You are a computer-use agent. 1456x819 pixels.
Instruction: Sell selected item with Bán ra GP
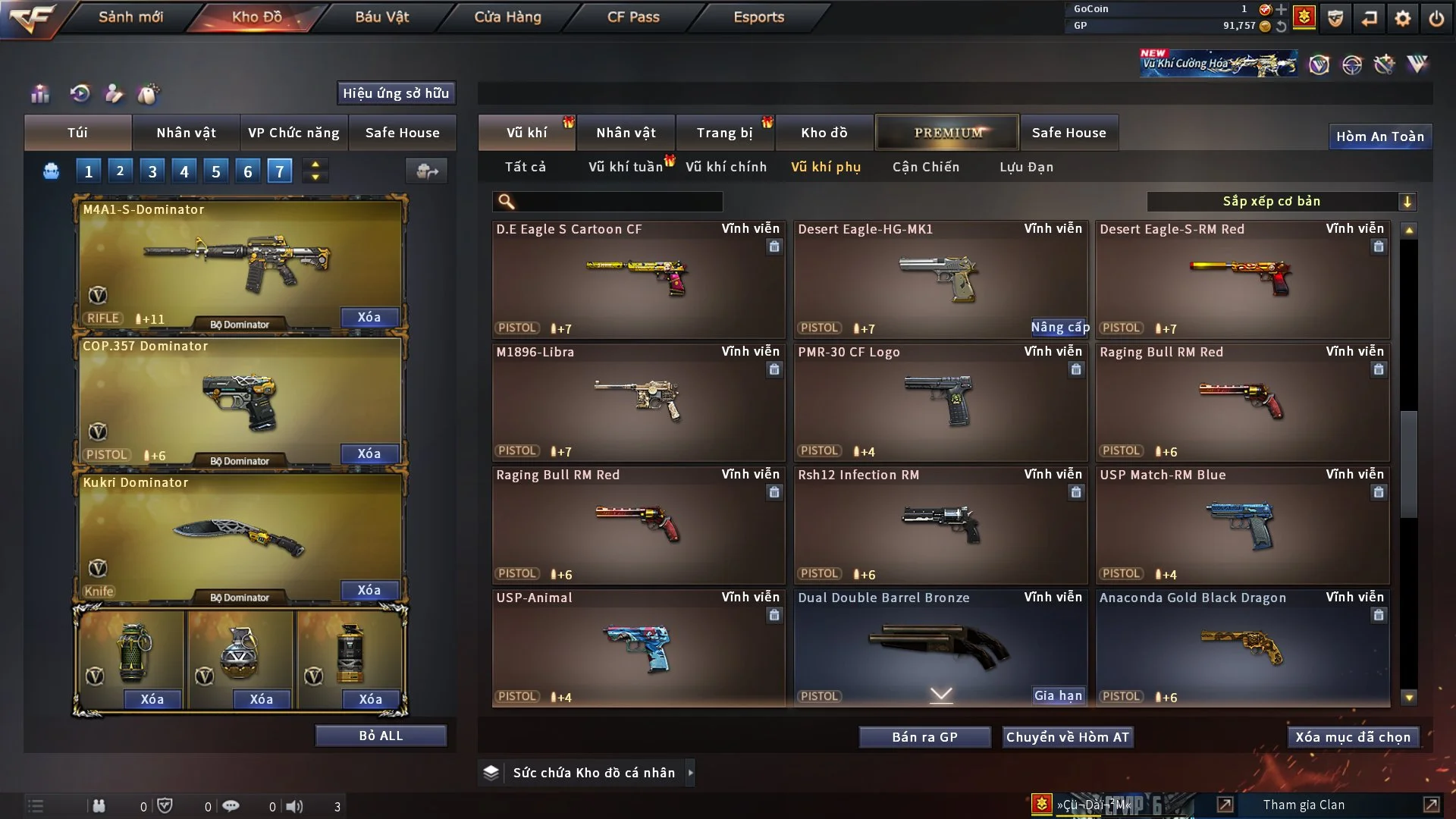tap(924, 737)
